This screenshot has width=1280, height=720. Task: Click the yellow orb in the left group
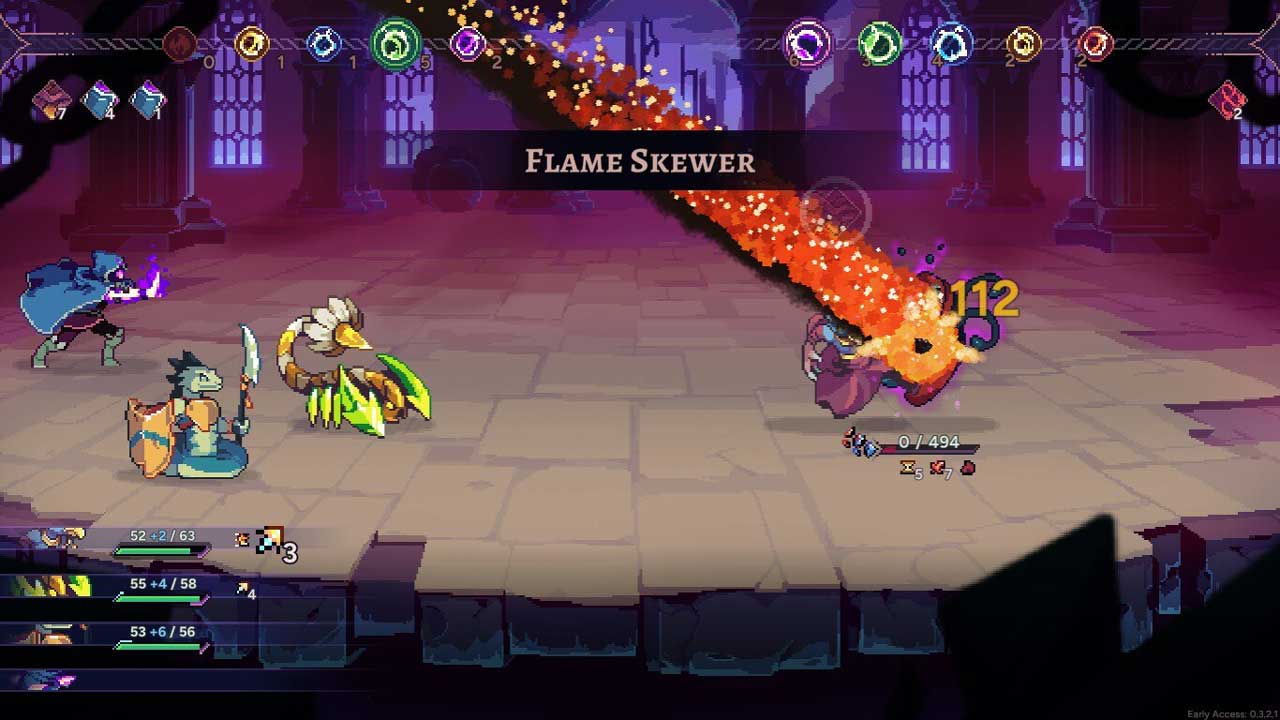(252, 44)
